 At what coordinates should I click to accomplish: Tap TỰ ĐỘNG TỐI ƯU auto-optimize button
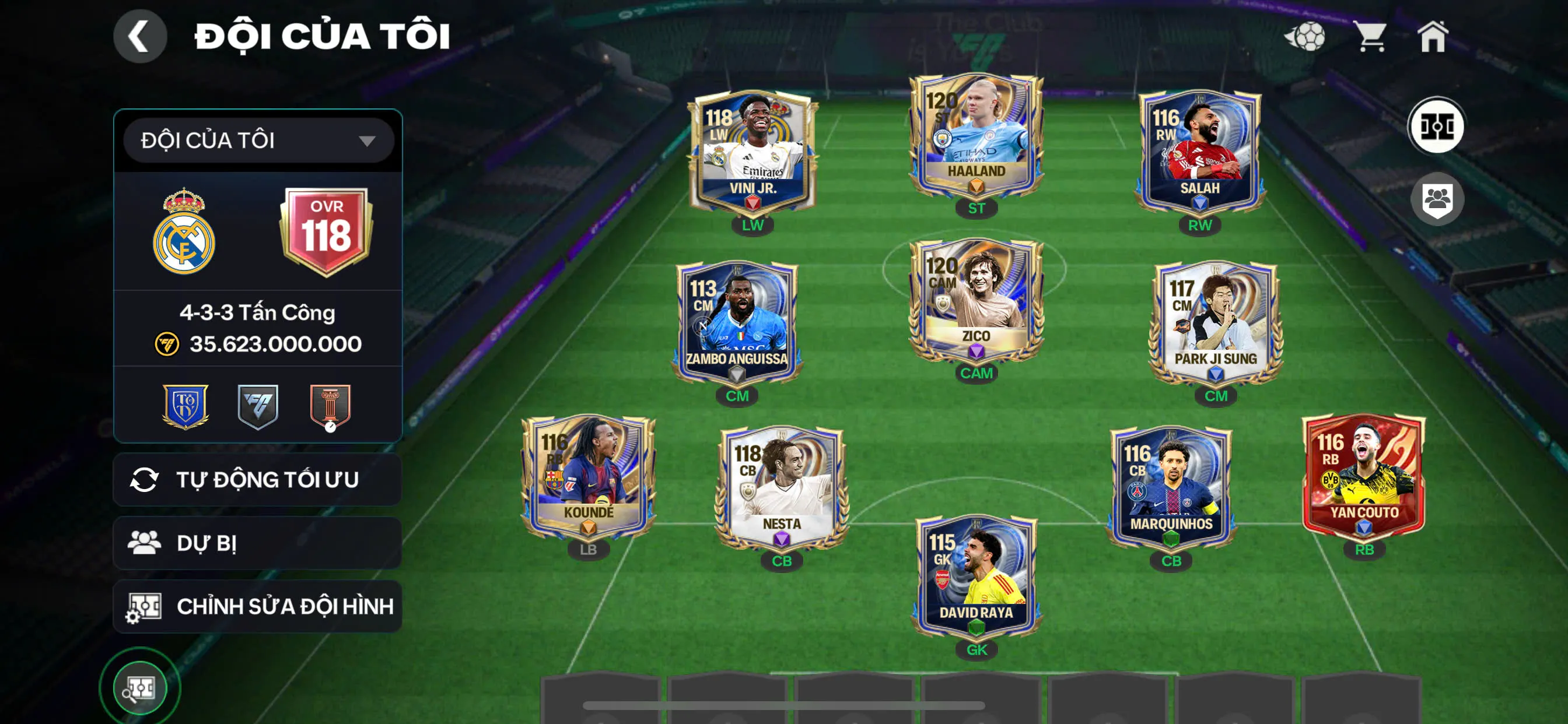point(257,479)
